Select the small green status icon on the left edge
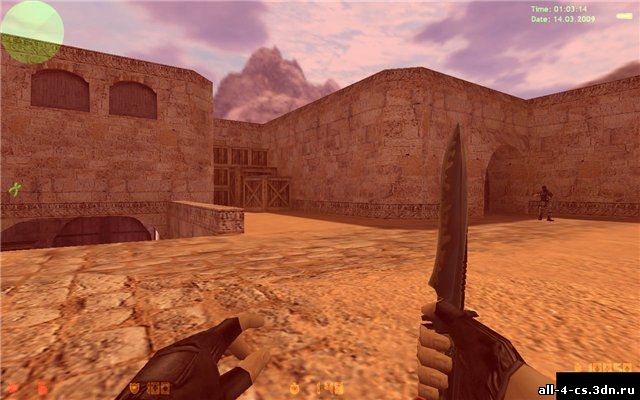640x400 pixels. point(14,189)
